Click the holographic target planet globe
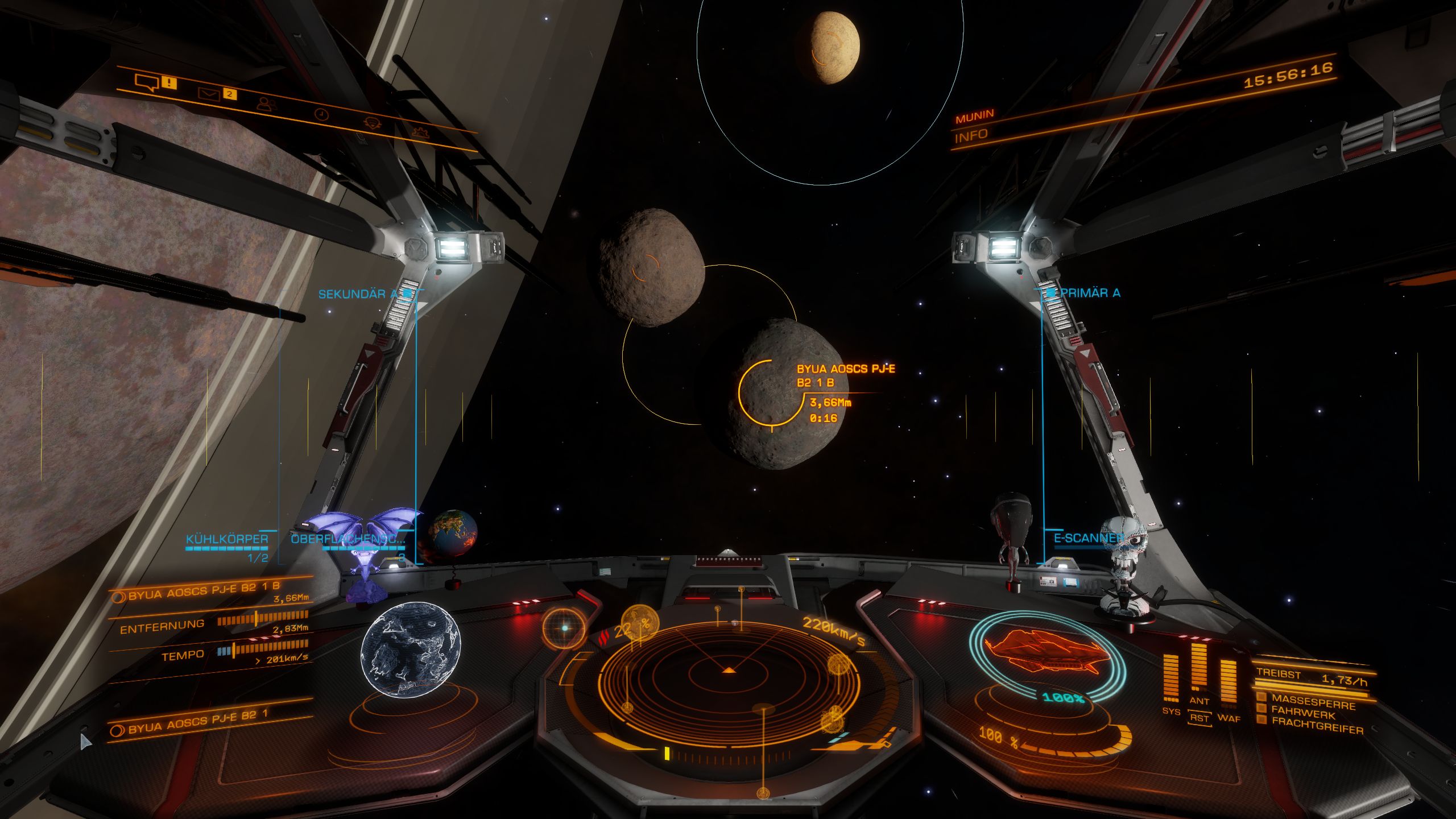1456x819 pixels. [x=411, y=650]
